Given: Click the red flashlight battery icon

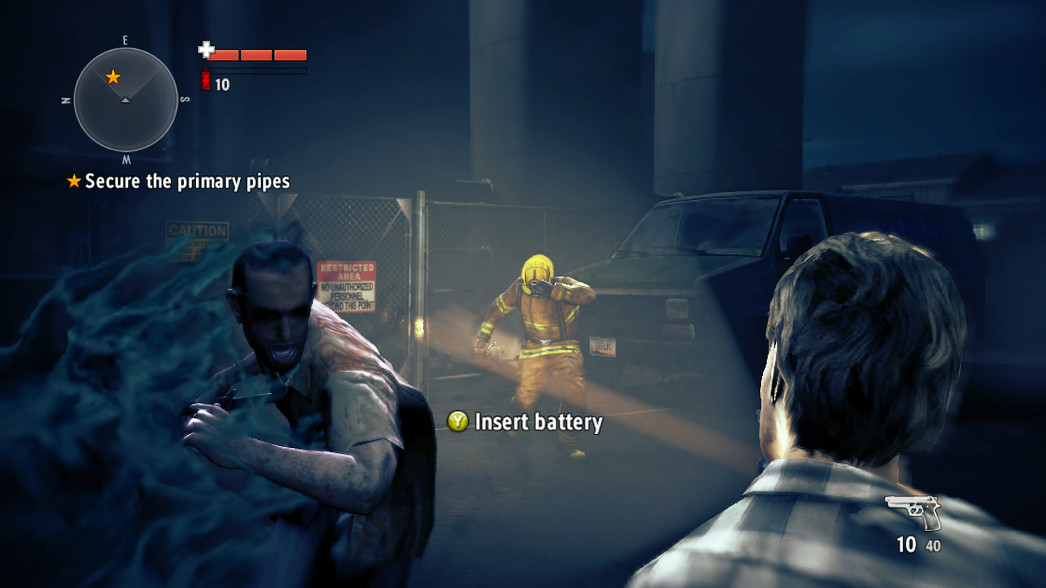Looking at the screenshot, I should [206, 82].
